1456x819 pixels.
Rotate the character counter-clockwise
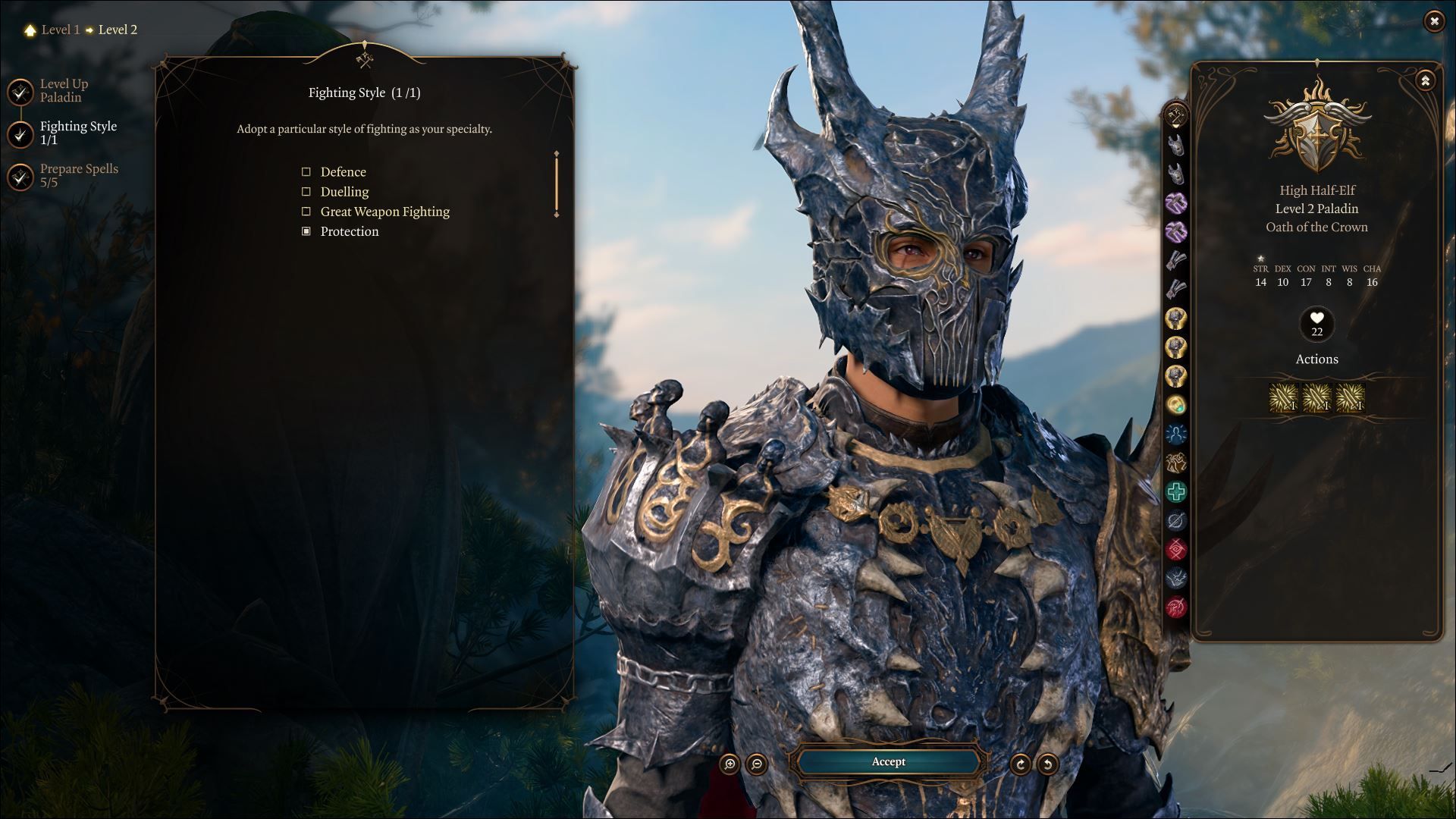(x=1047, y=764)
